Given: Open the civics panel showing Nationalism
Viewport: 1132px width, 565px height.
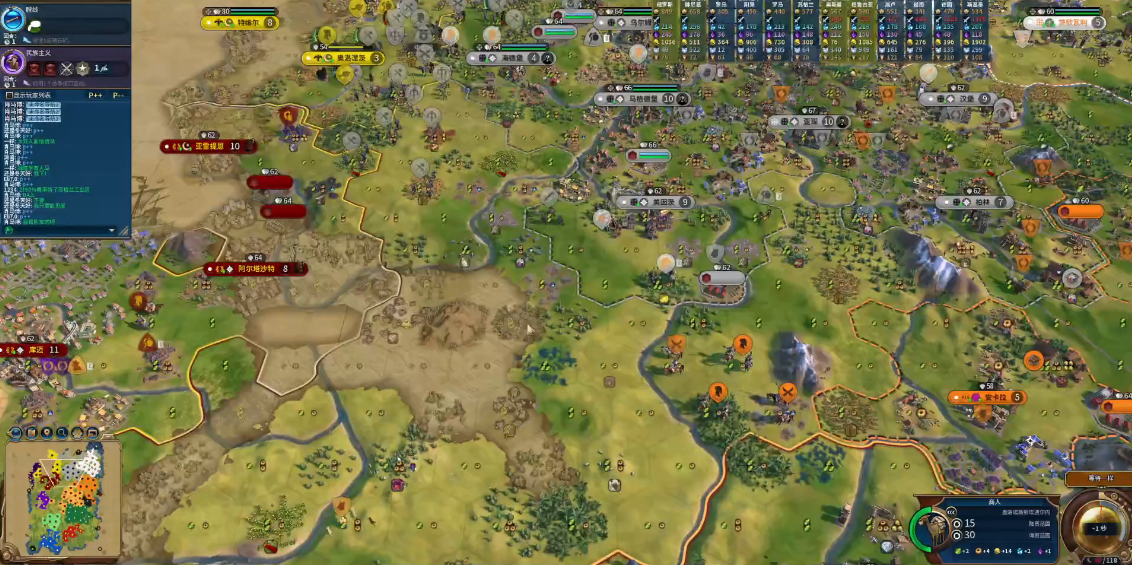Looking at the screenshot, I should coord(14,63).
